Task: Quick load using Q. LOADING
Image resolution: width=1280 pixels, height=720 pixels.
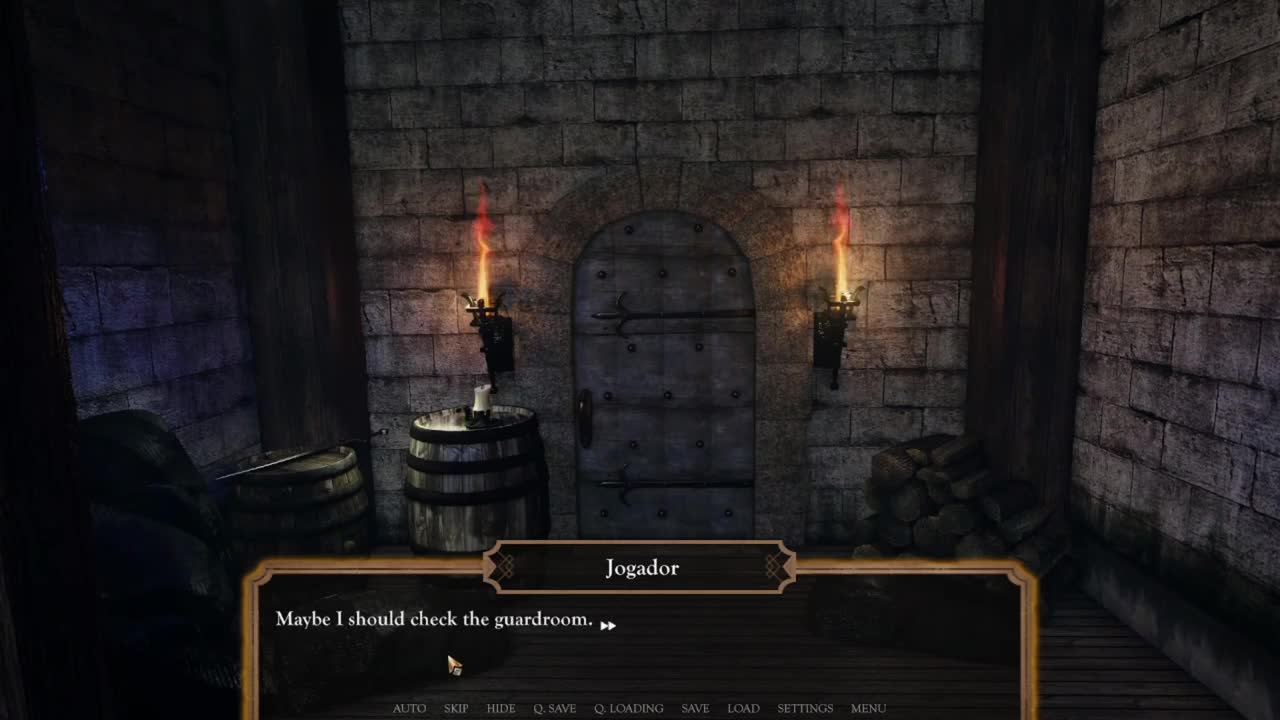Action: coord(628,708)
